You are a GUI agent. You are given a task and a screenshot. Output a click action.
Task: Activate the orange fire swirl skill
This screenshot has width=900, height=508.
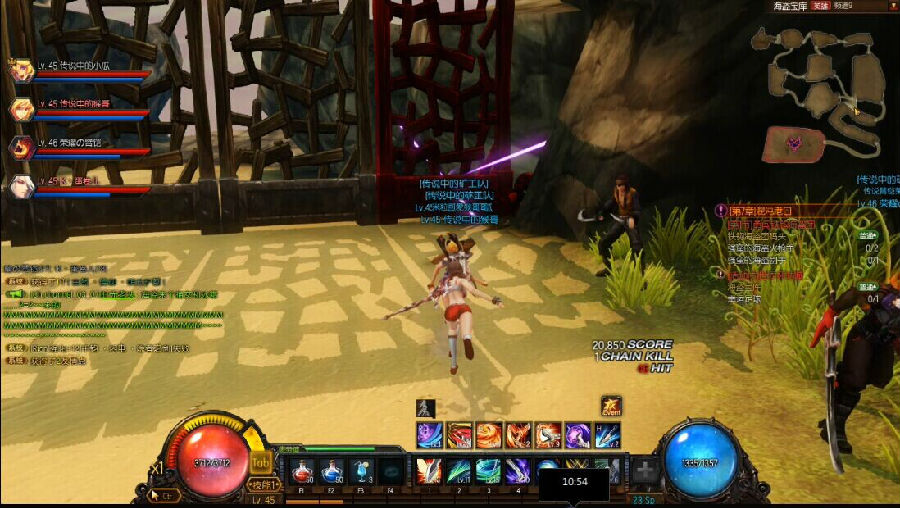488,435
